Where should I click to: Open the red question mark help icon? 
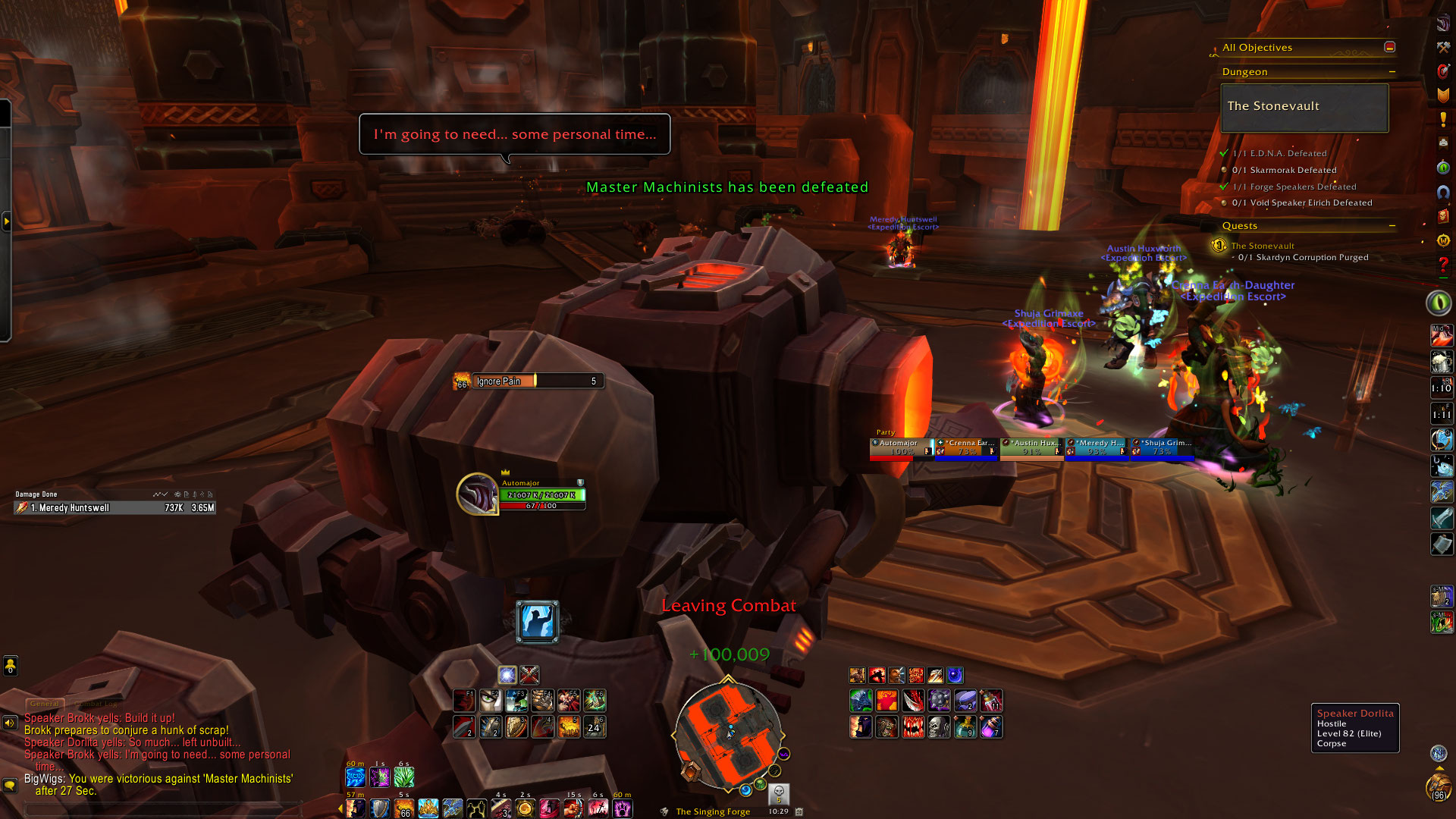coord(1443,265)
